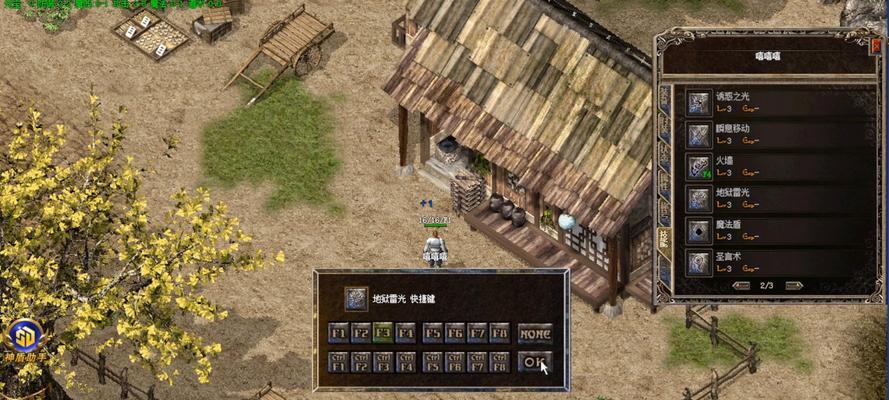Click the 瞬息移动 teleport skill icon
889x400 pixels.
[699, 134]
